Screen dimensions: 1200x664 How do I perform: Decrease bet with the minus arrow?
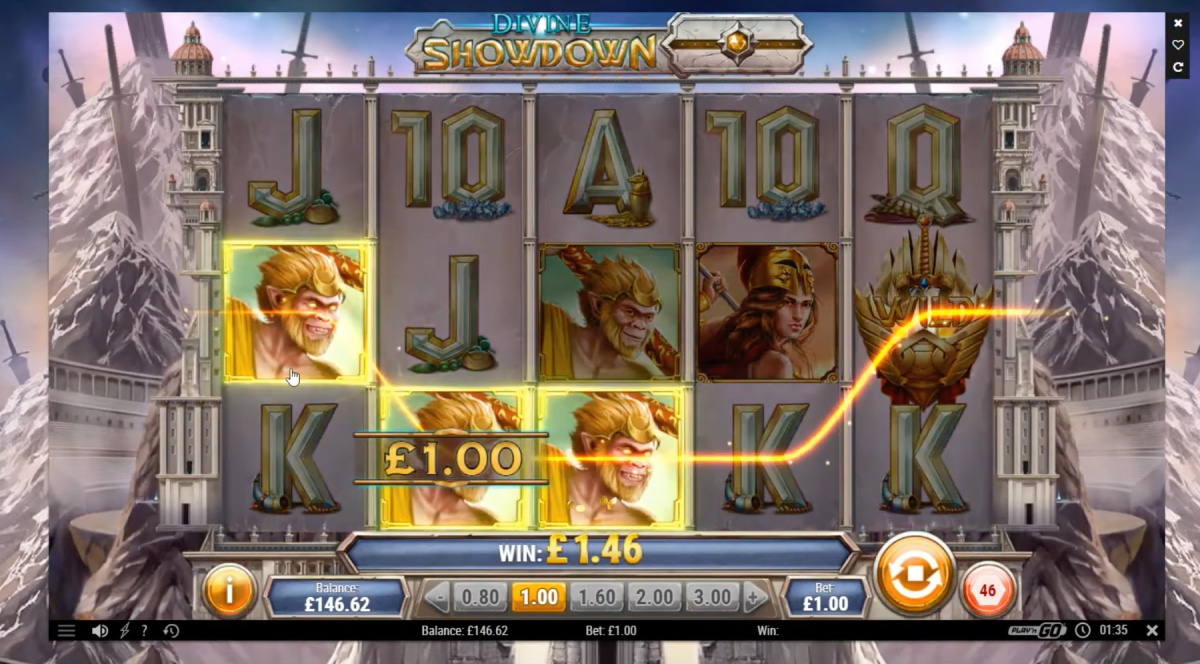click(x=437, y=598)
